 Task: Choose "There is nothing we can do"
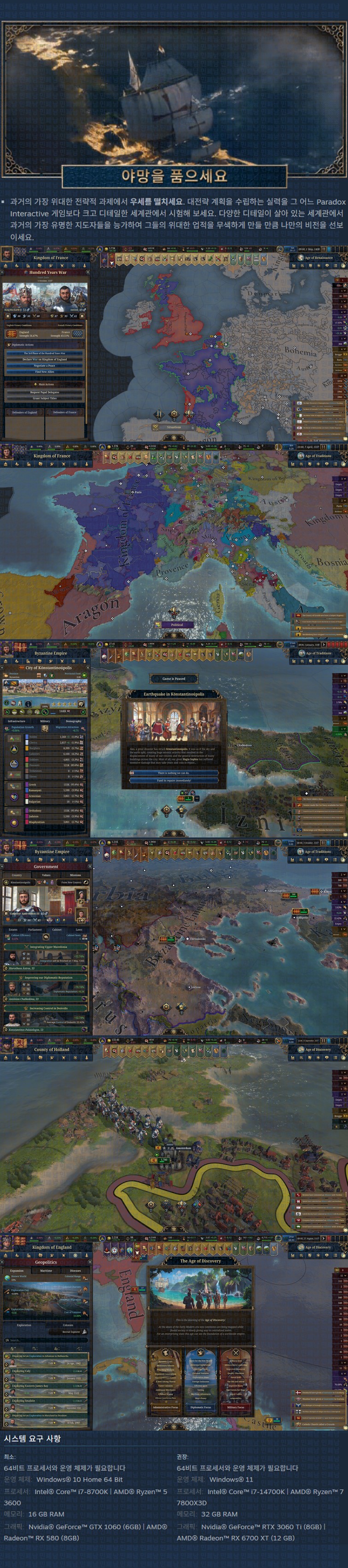(174, 773)
